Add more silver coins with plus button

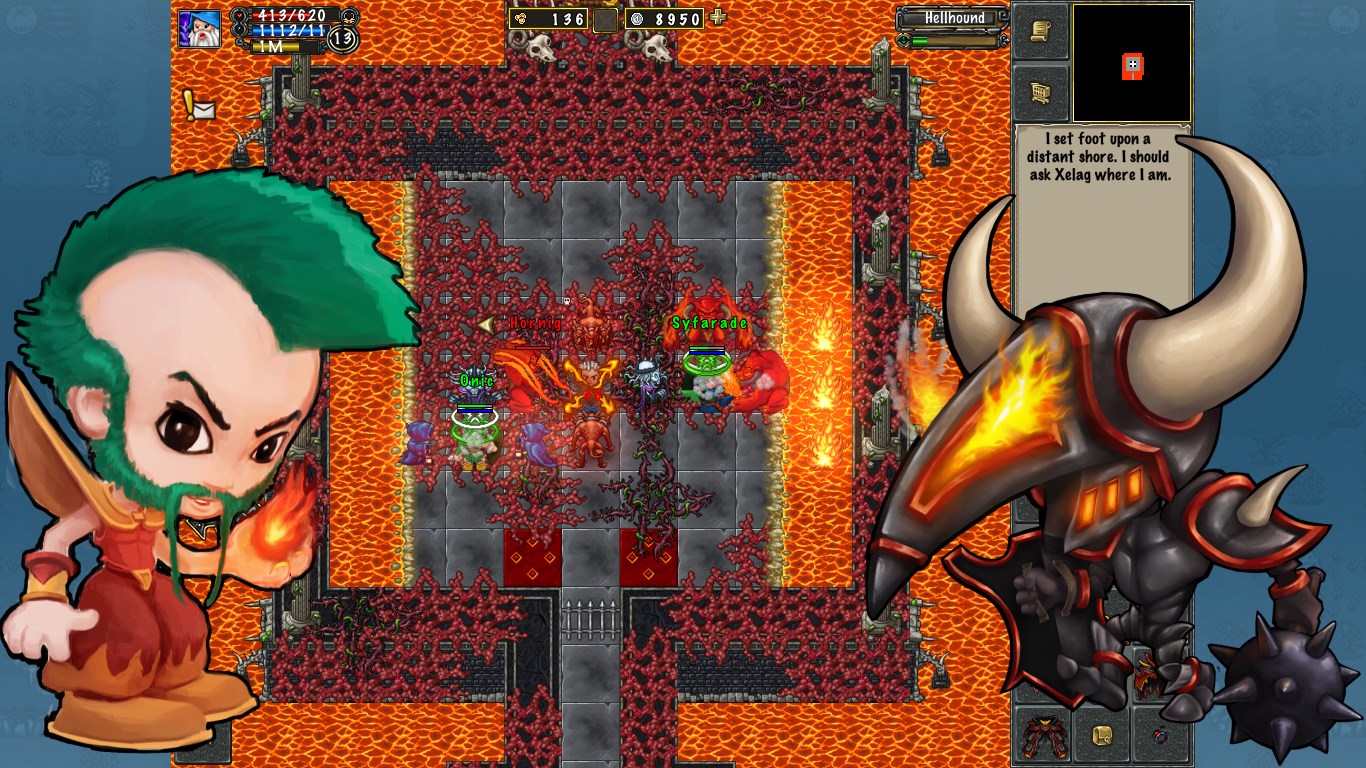pyautogui.click(x=717, y=17)
